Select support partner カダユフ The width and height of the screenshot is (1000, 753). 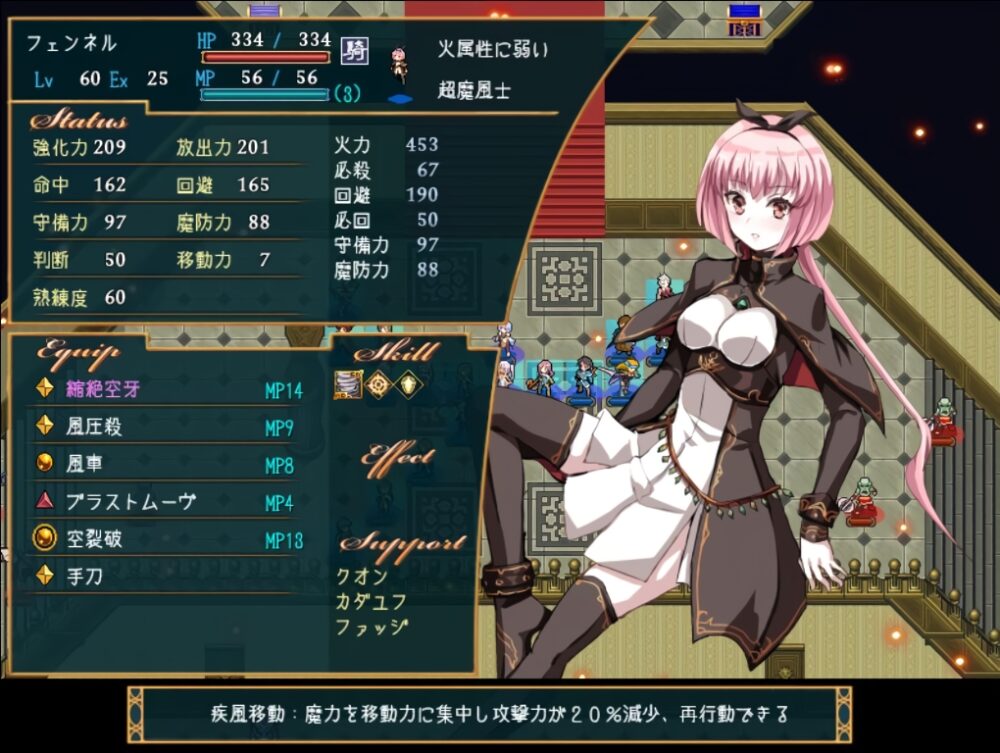click(x=368, y=601)
